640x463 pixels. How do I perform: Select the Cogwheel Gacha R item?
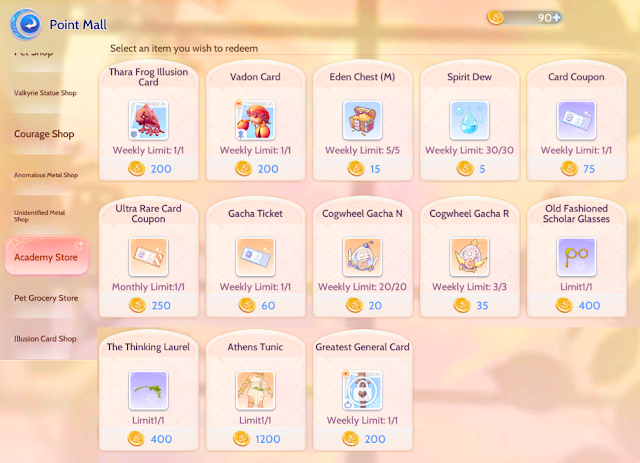point(469,257)
